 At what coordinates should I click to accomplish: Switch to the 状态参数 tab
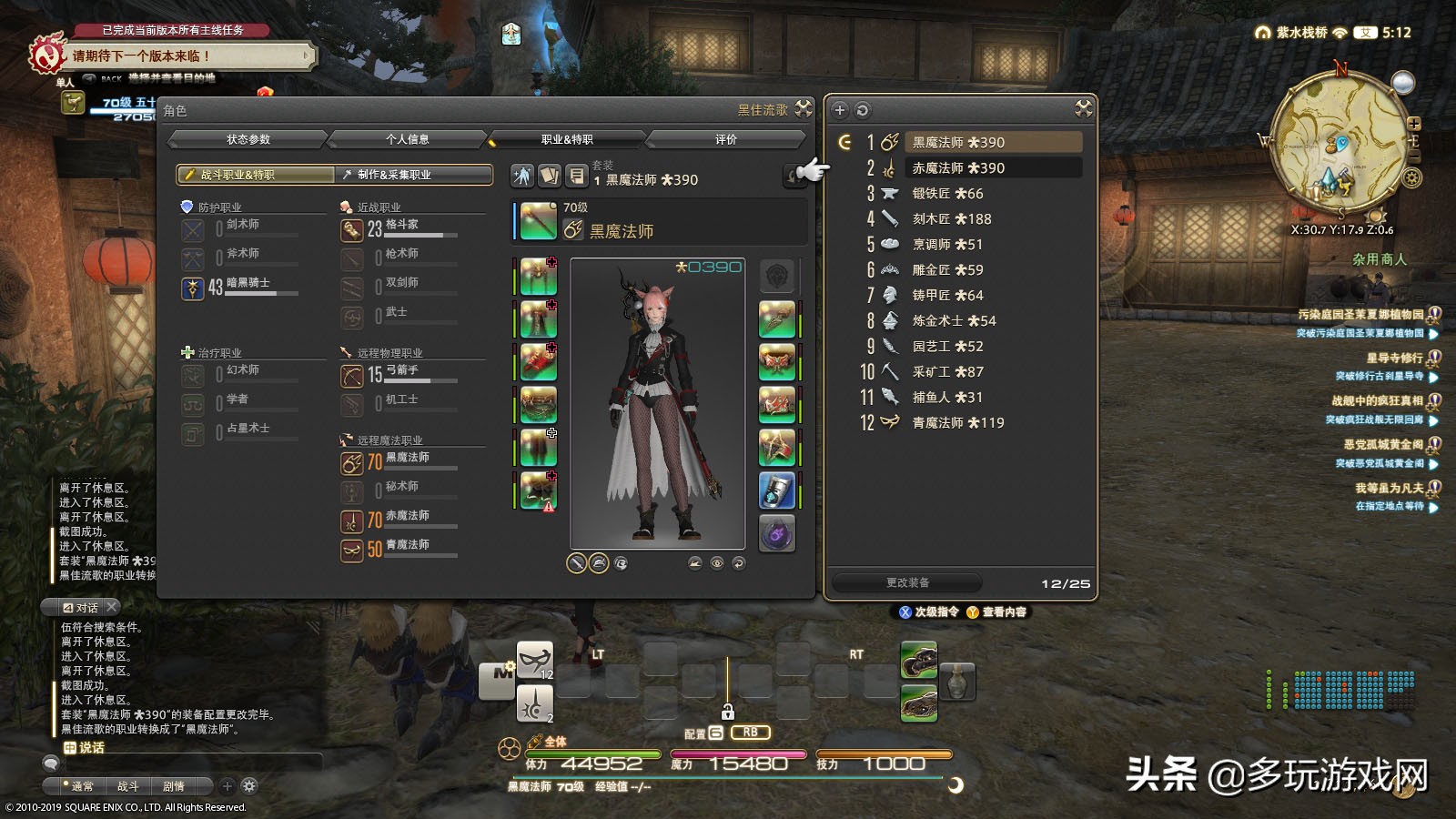(x=248, y=139)
